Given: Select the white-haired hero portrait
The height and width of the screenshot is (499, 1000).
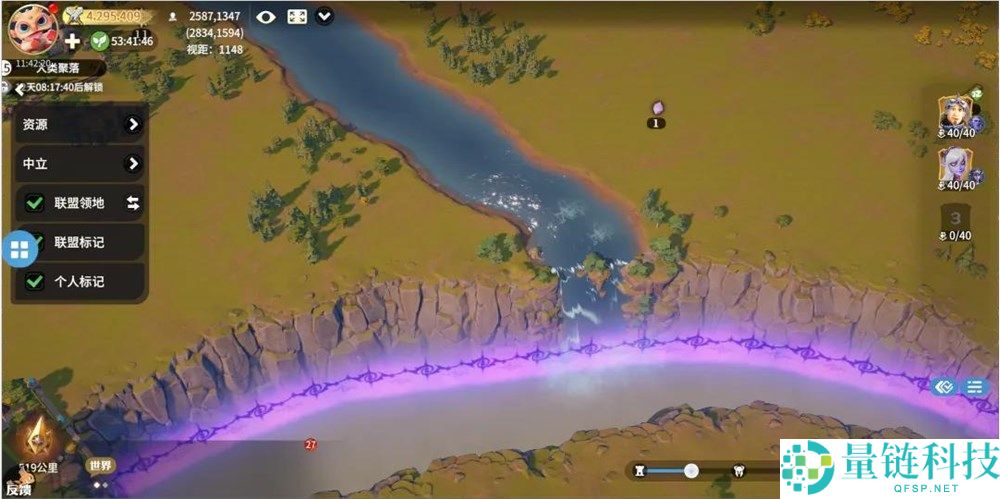Looking at the screenshot, I should (955, 166).
